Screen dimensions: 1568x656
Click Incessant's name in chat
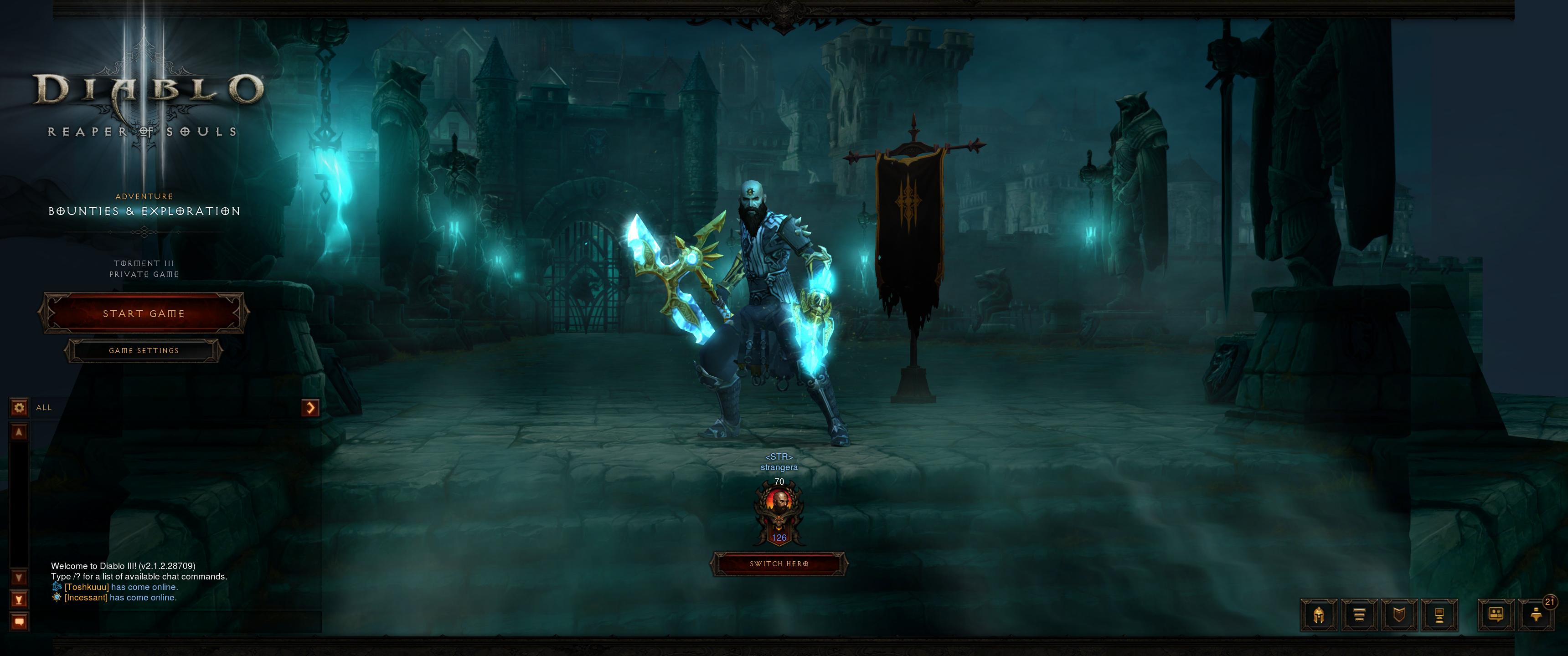click(x=86, y=598)
